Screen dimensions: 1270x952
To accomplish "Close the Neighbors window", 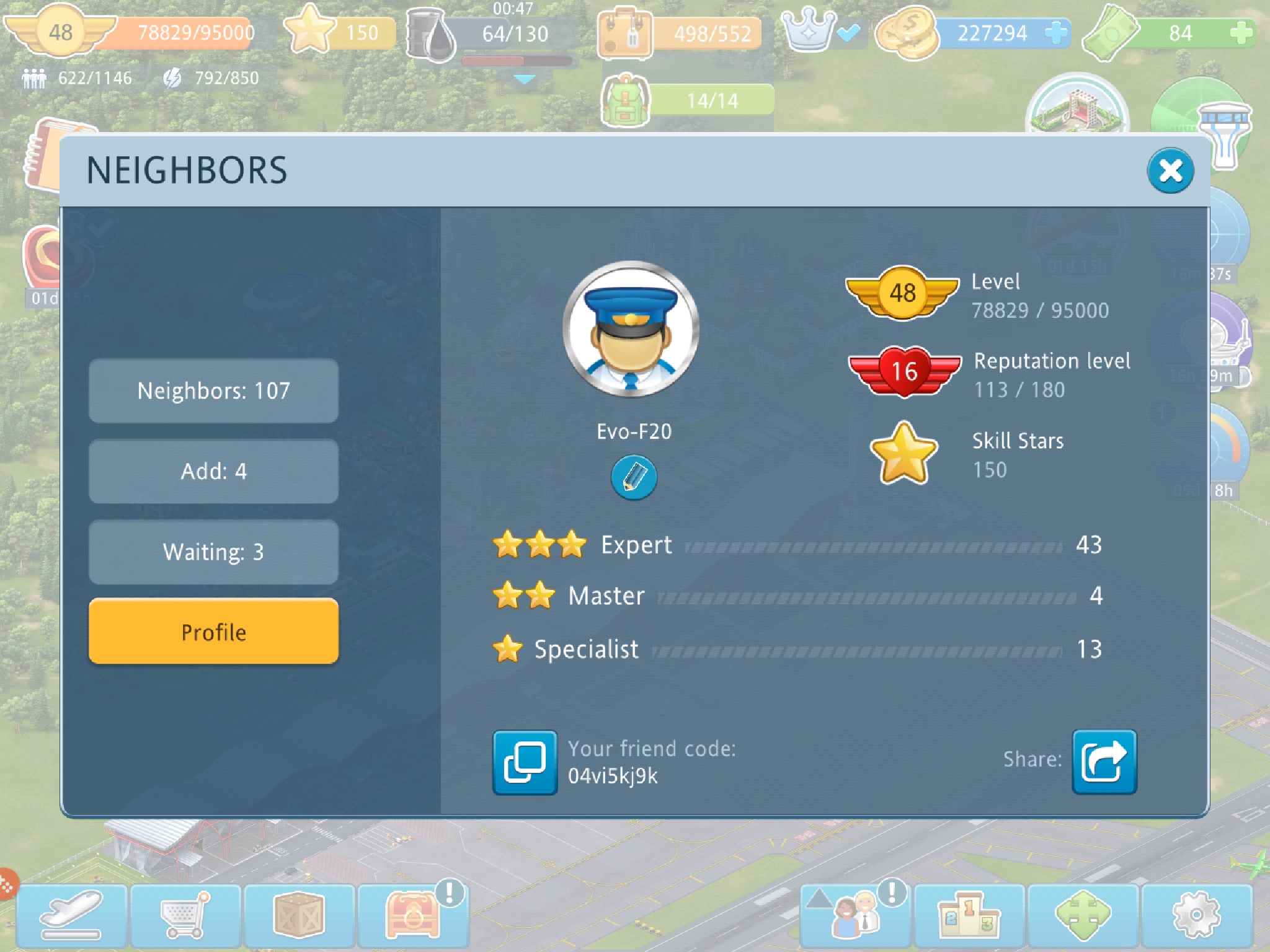I will (x=1170, y=170).
